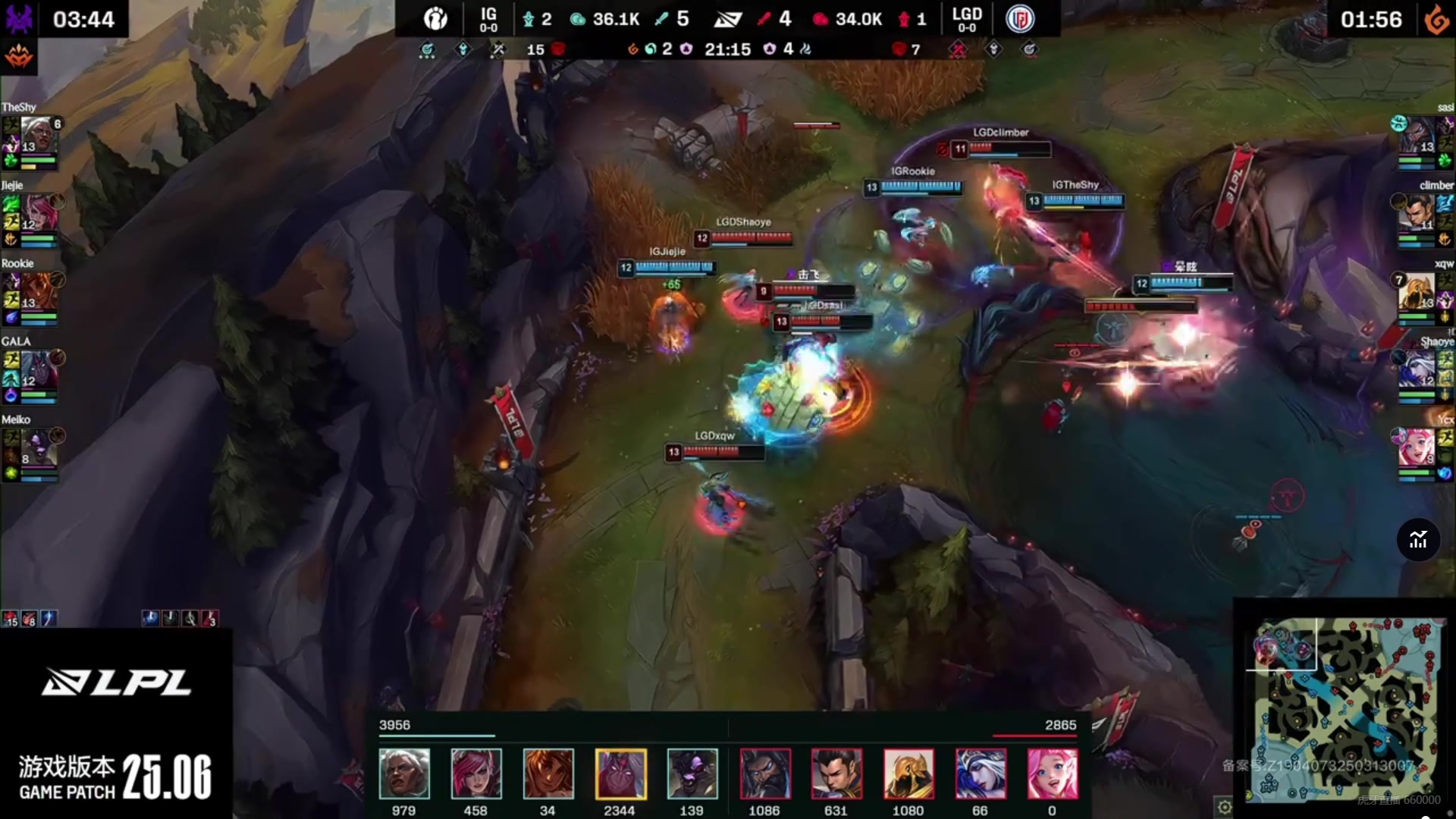Viewport: 1456px width, 819px height.
Task: Toggle the round stats chart button
Action: pos(1418,540)
